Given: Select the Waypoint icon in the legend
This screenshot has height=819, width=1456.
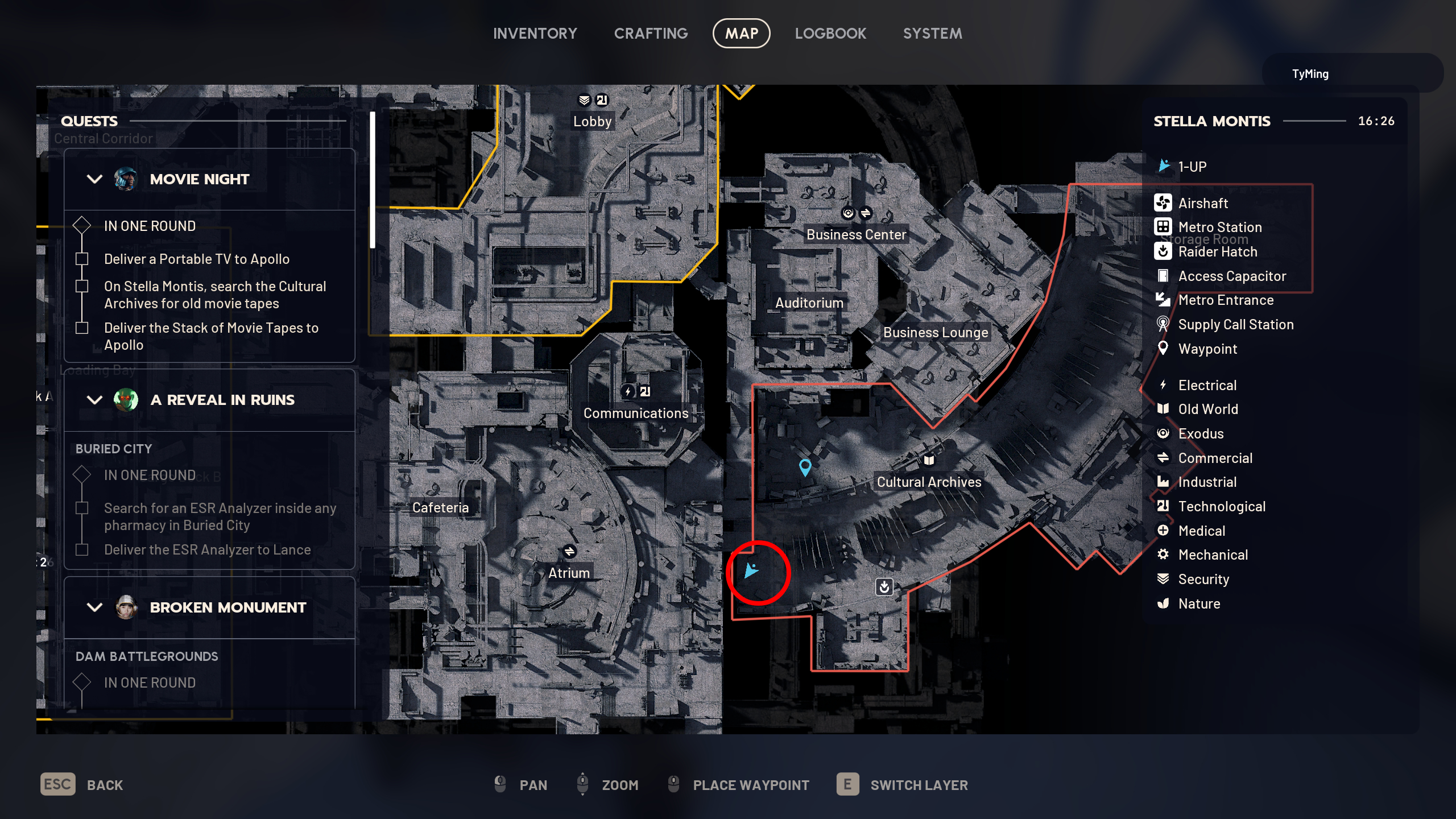Looking at the screenshot, I should (x=1164, y=349).
